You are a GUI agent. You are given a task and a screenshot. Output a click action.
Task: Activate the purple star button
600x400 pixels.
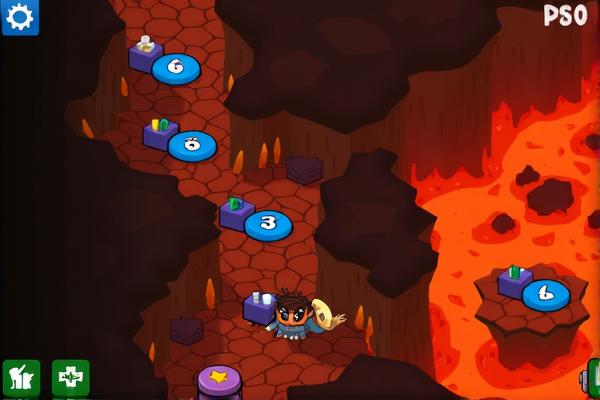(x=219, y=381)
